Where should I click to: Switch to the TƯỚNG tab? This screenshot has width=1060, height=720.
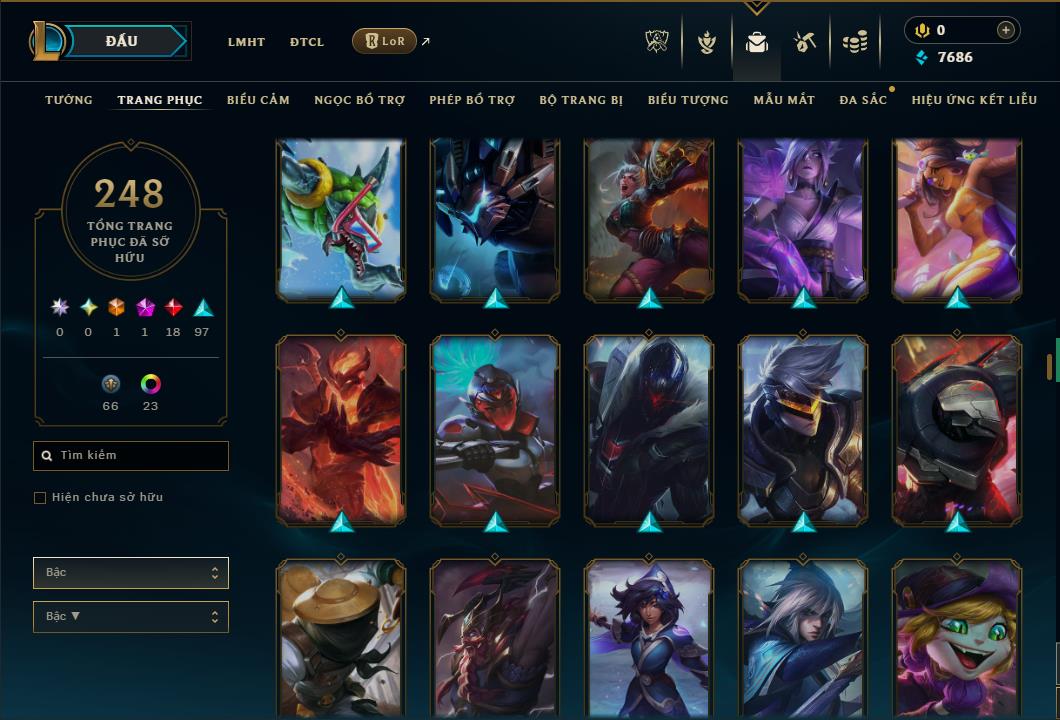tap(69, 100)
